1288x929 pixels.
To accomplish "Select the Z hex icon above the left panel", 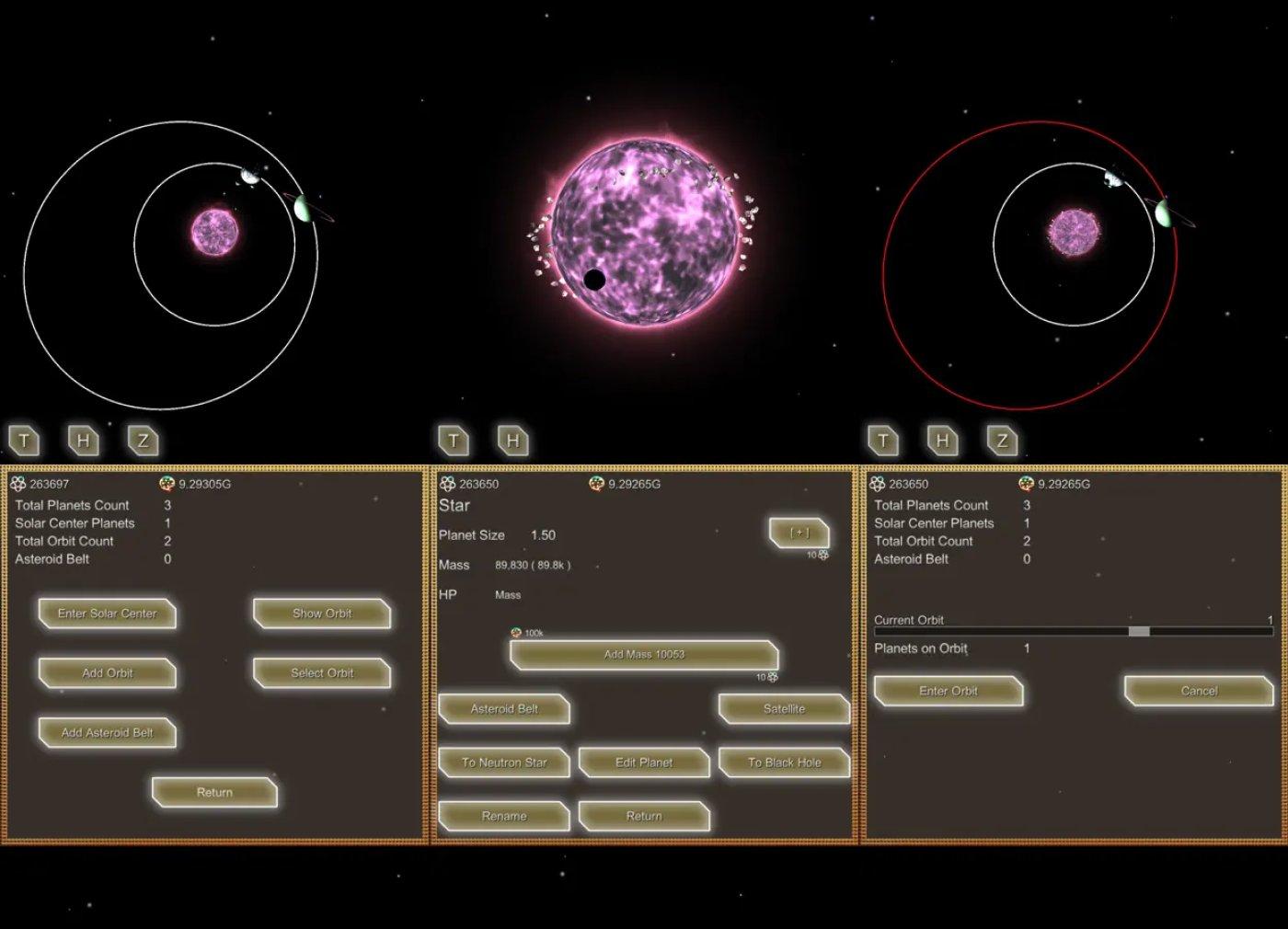I will (x=144, y=441).
